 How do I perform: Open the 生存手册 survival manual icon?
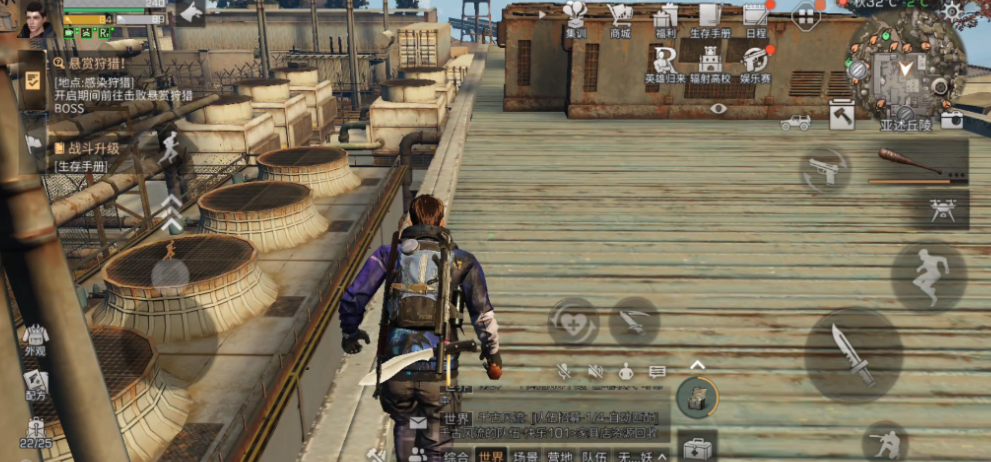(710, 19)
